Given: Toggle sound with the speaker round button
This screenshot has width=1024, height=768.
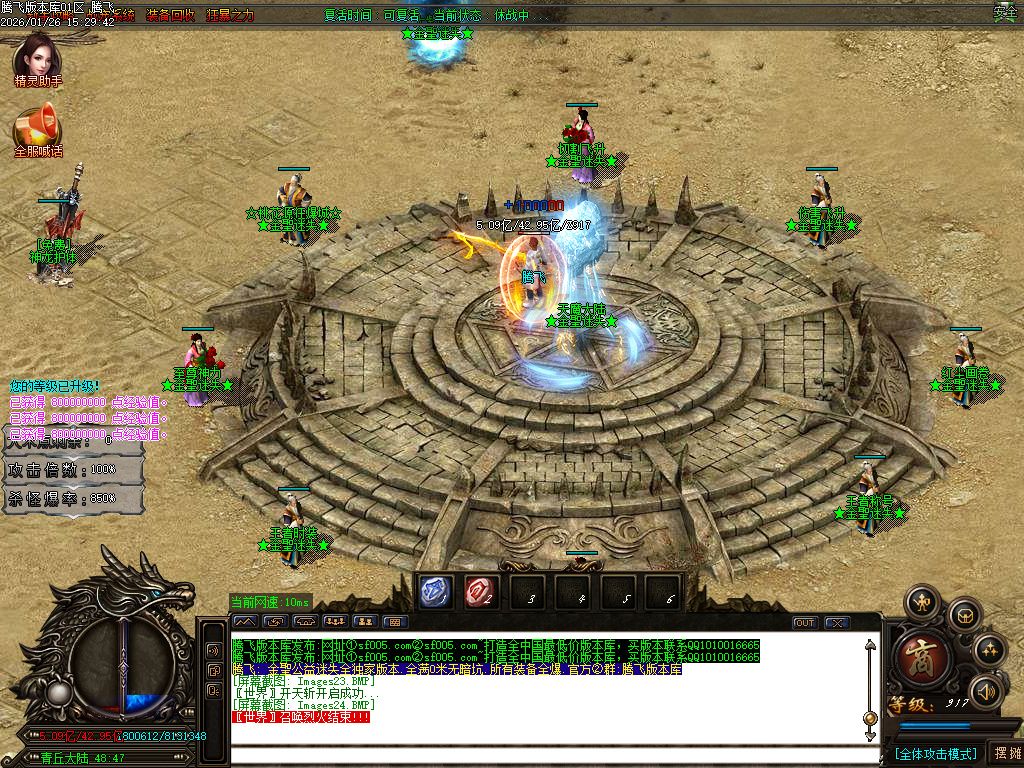Looking at the screenshot, I should (x=987, y=691).
